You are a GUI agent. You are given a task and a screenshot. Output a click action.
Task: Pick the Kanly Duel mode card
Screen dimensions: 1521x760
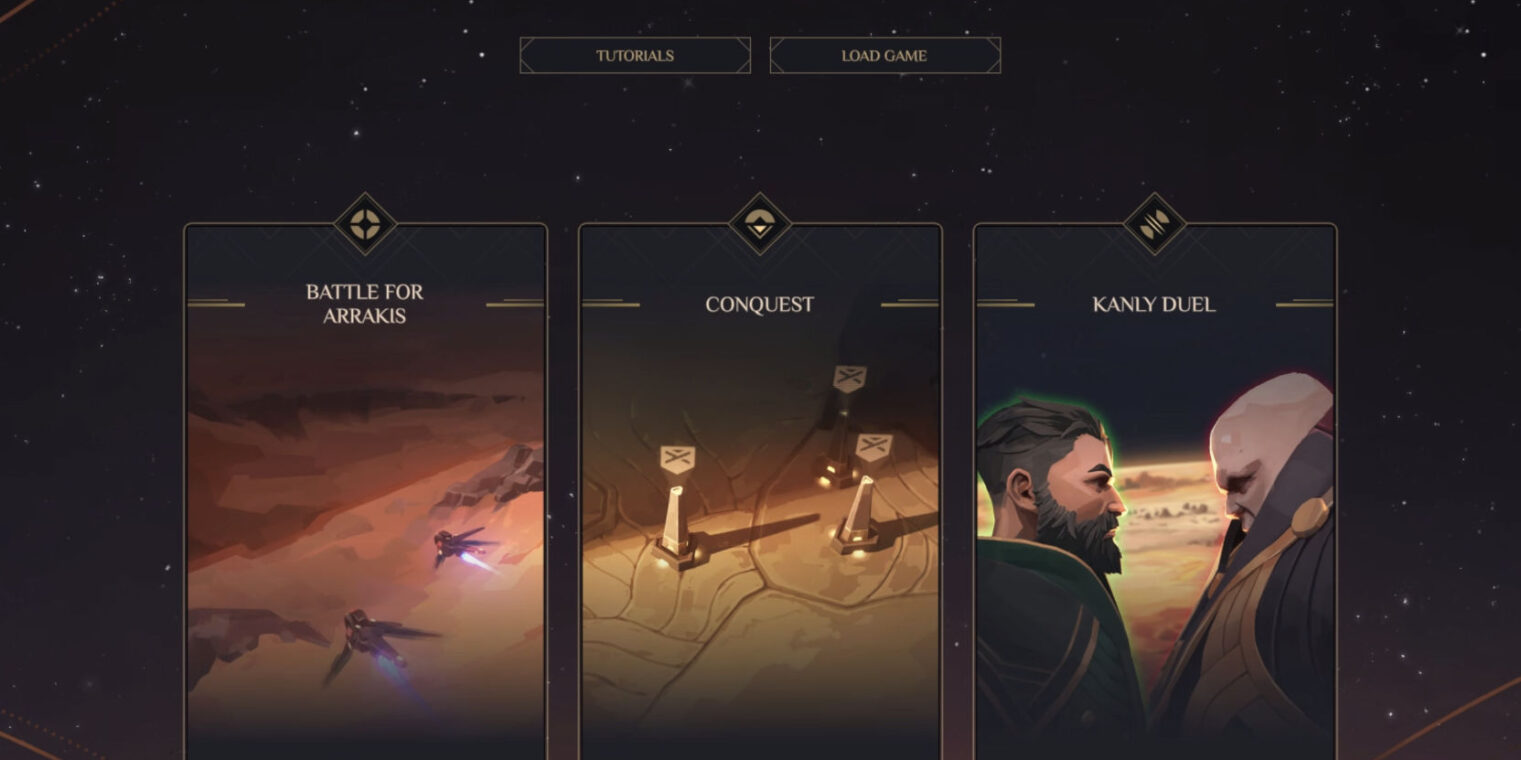[1154, 490]
